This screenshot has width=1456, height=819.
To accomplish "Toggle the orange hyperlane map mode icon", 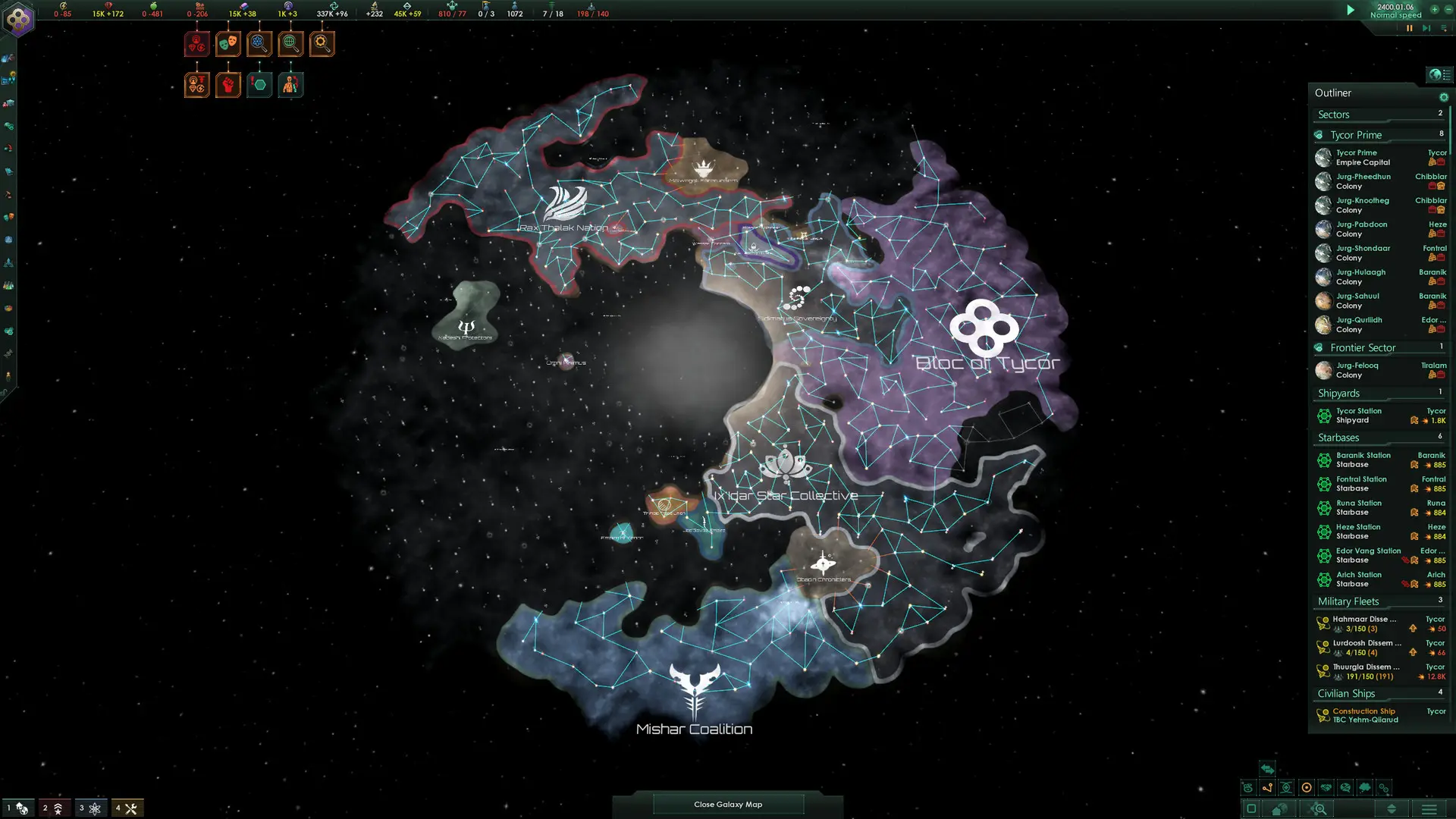I will (x=1267, y=788).
